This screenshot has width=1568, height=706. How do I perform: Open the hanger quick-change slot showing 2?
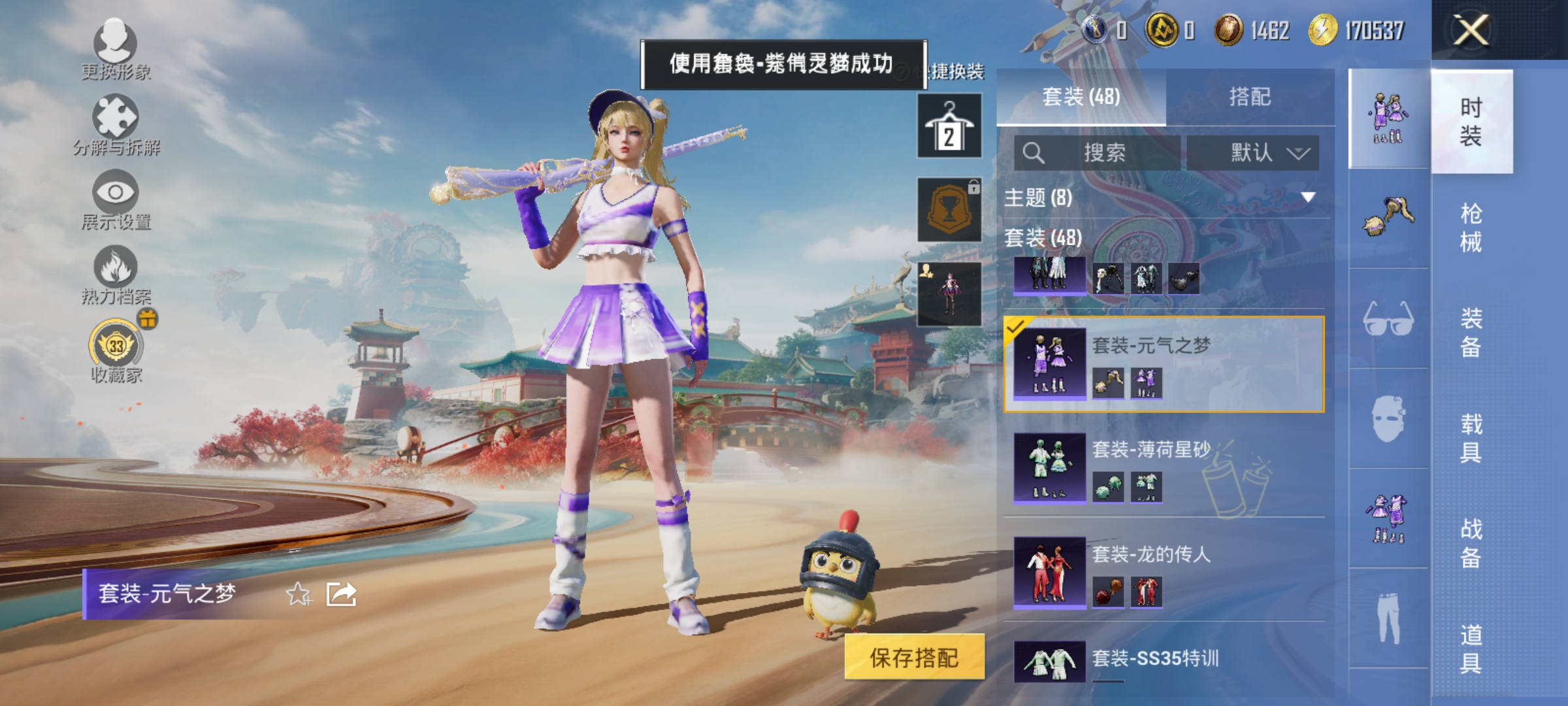[949, 126]
